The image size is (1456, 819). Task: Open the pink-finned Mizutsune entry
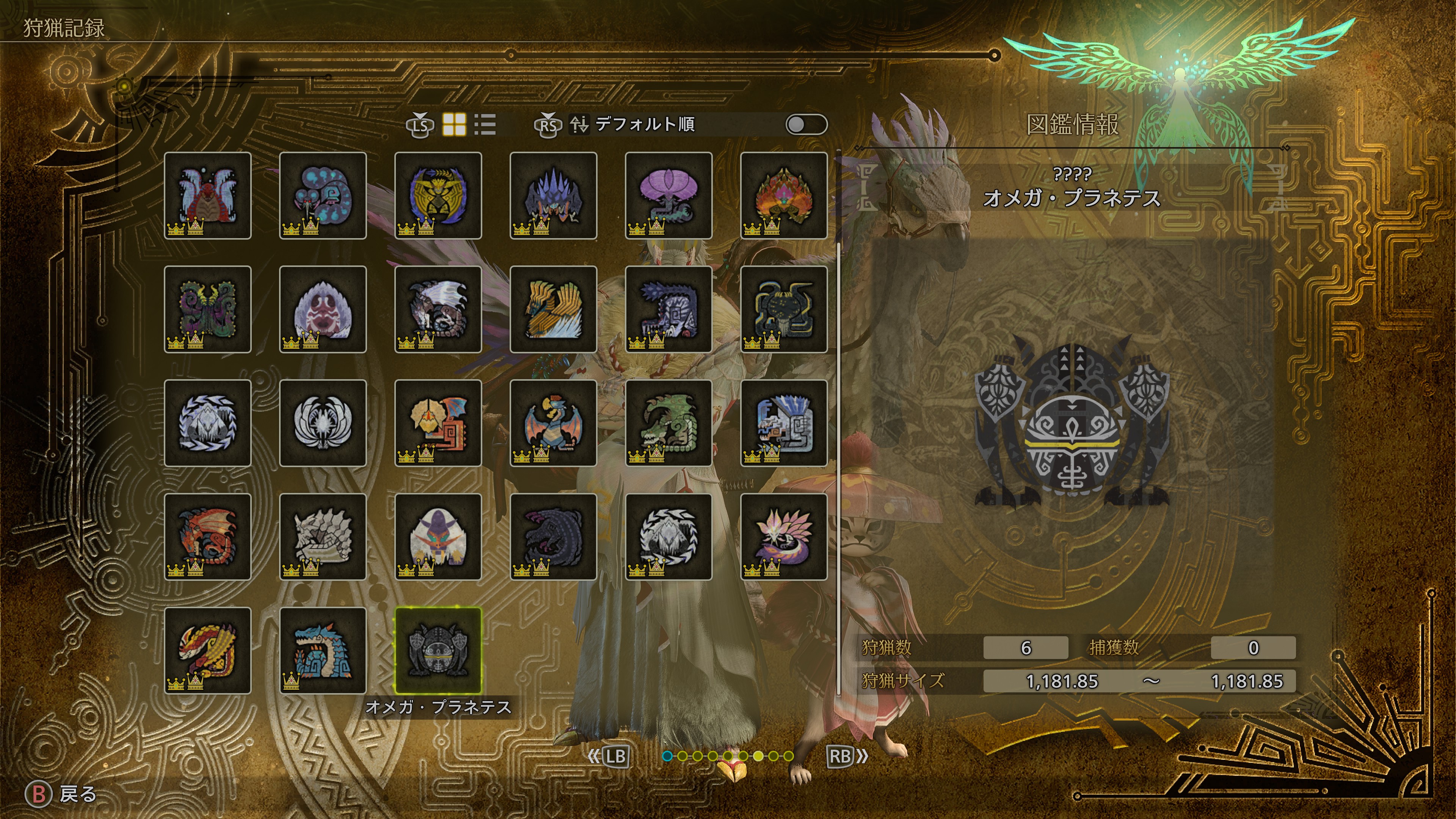click(784, 537)
